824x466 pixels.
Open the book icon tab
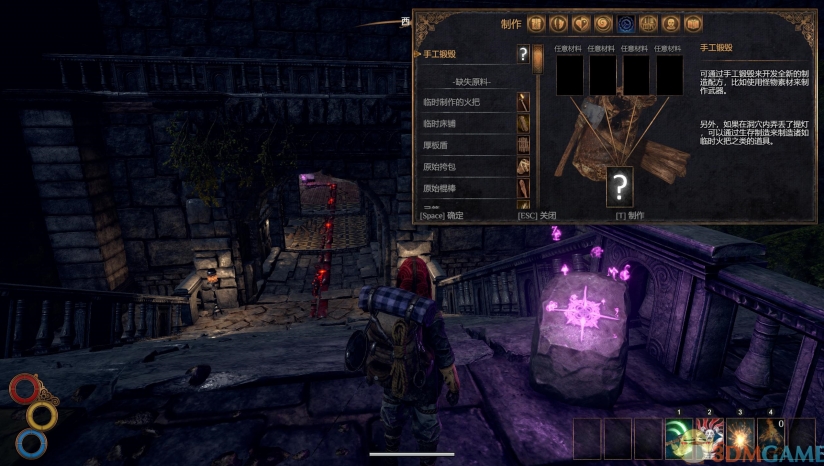692,24
